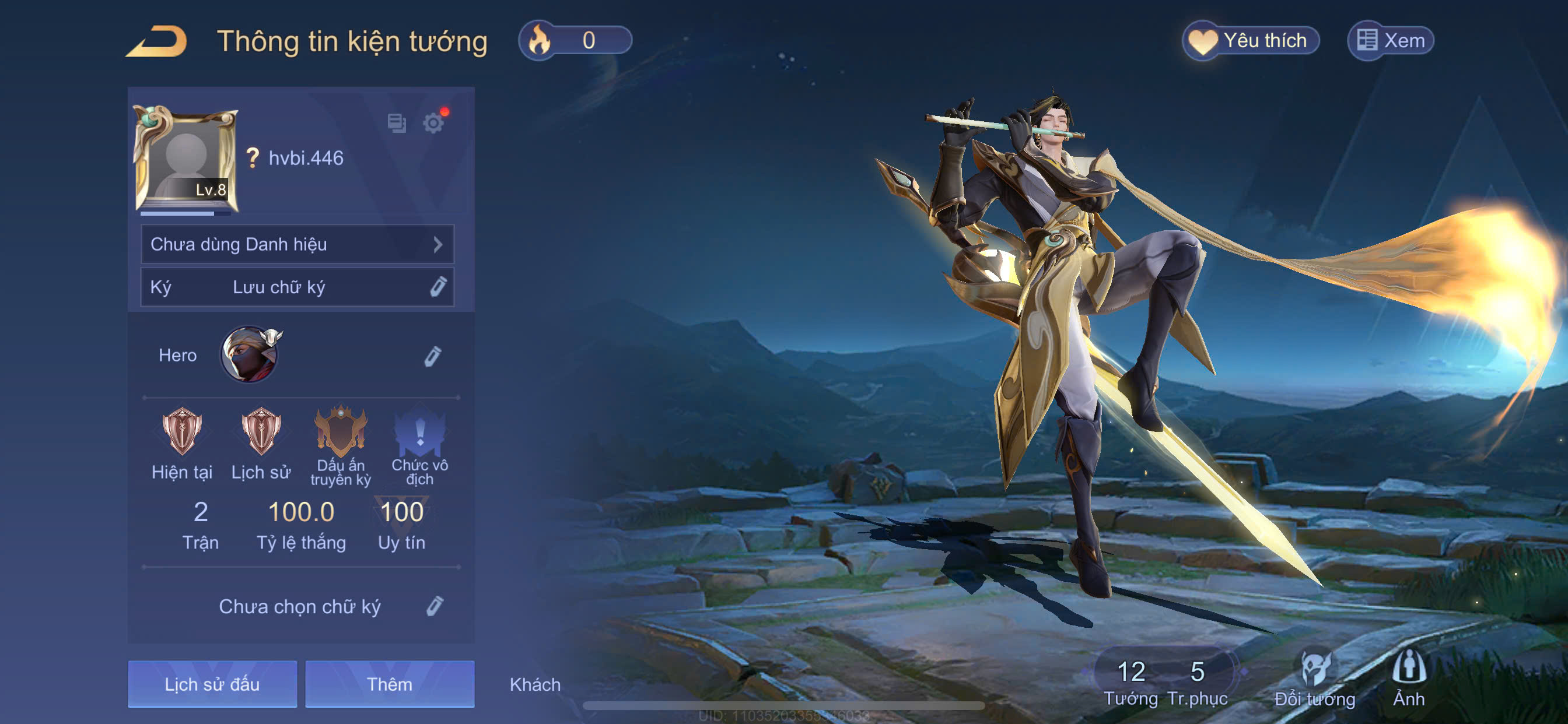Open the Chưa dùng Danh hiệu title row
The width and height of the screenshot is (1568, 724).
click(297, 244)
